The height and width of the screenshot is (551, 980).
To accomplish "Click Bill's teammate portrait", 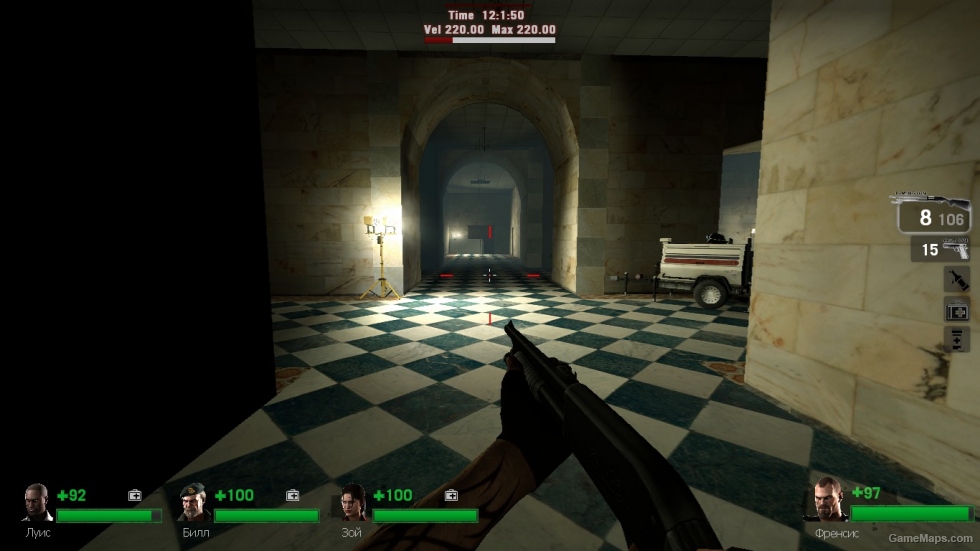I will pos(195,503).
